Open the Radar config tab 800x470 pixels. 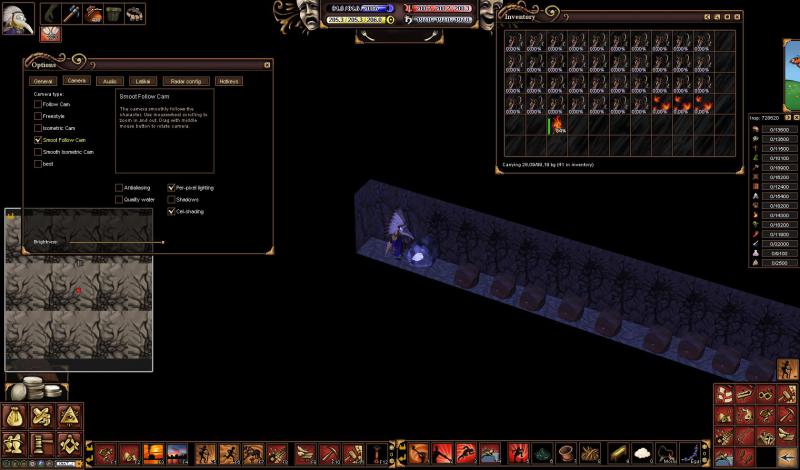tap(186, 80)
